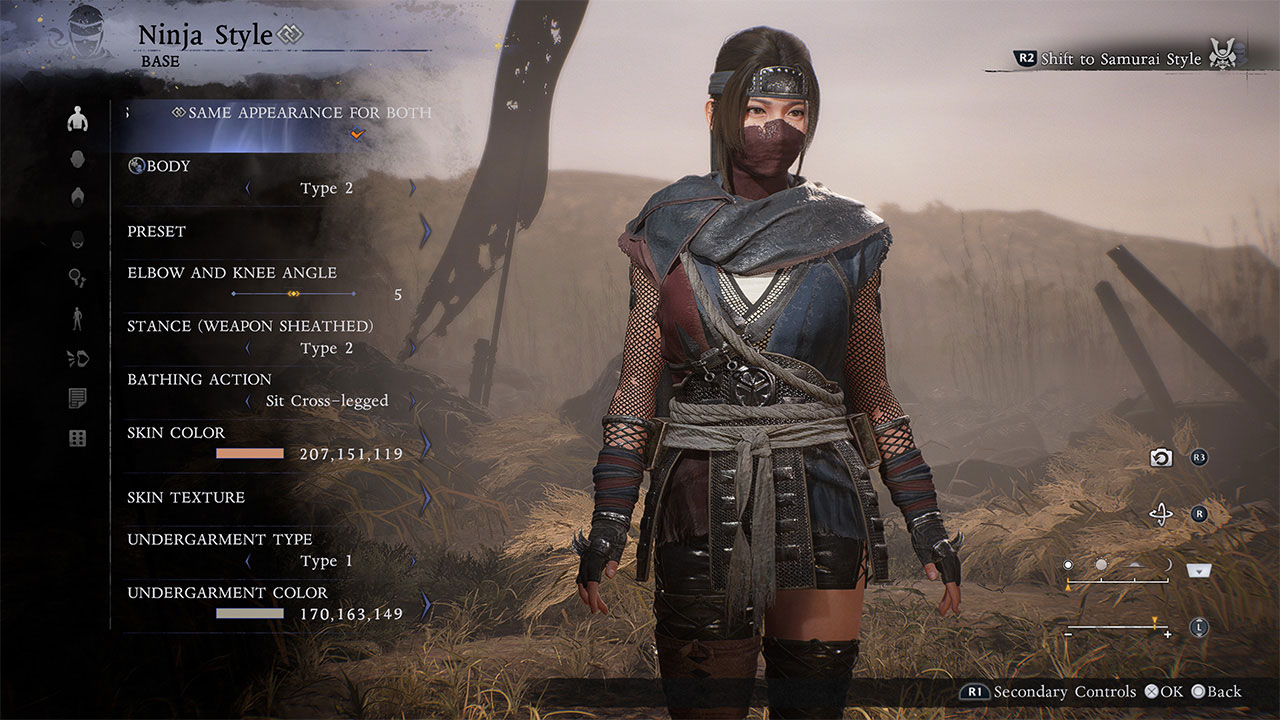Set the time-of-day lighting slider
The image size is (1280, 720).
point(1118,580)
